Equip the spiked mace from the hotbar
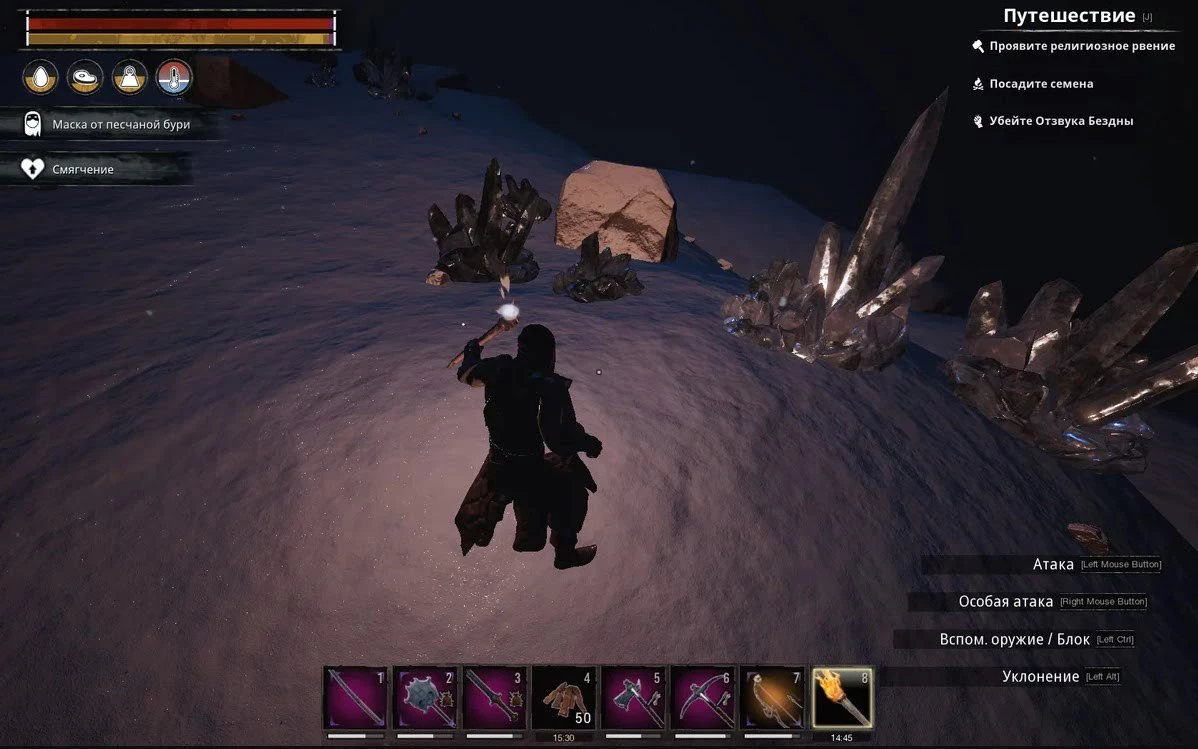1198x749 pixels. (x=425, y=698)
